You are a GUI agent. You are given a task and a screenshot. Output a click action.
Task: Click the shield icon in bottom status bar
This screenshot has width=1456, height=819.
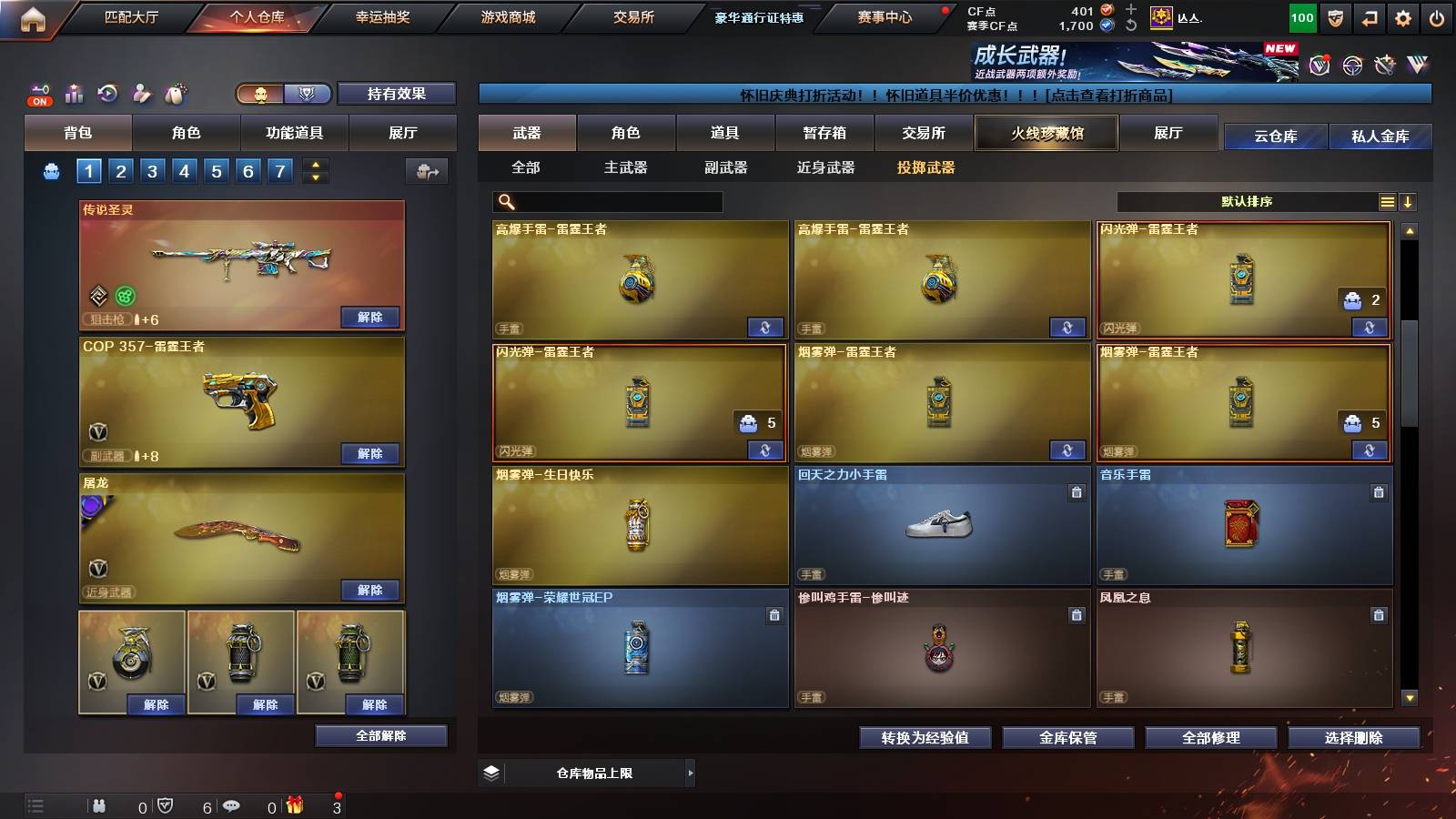pos(164,804)
